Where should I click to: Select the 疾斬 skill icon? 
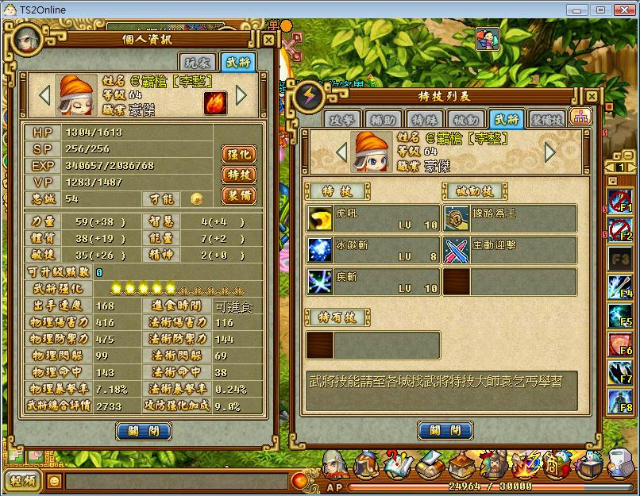[320, 281]
